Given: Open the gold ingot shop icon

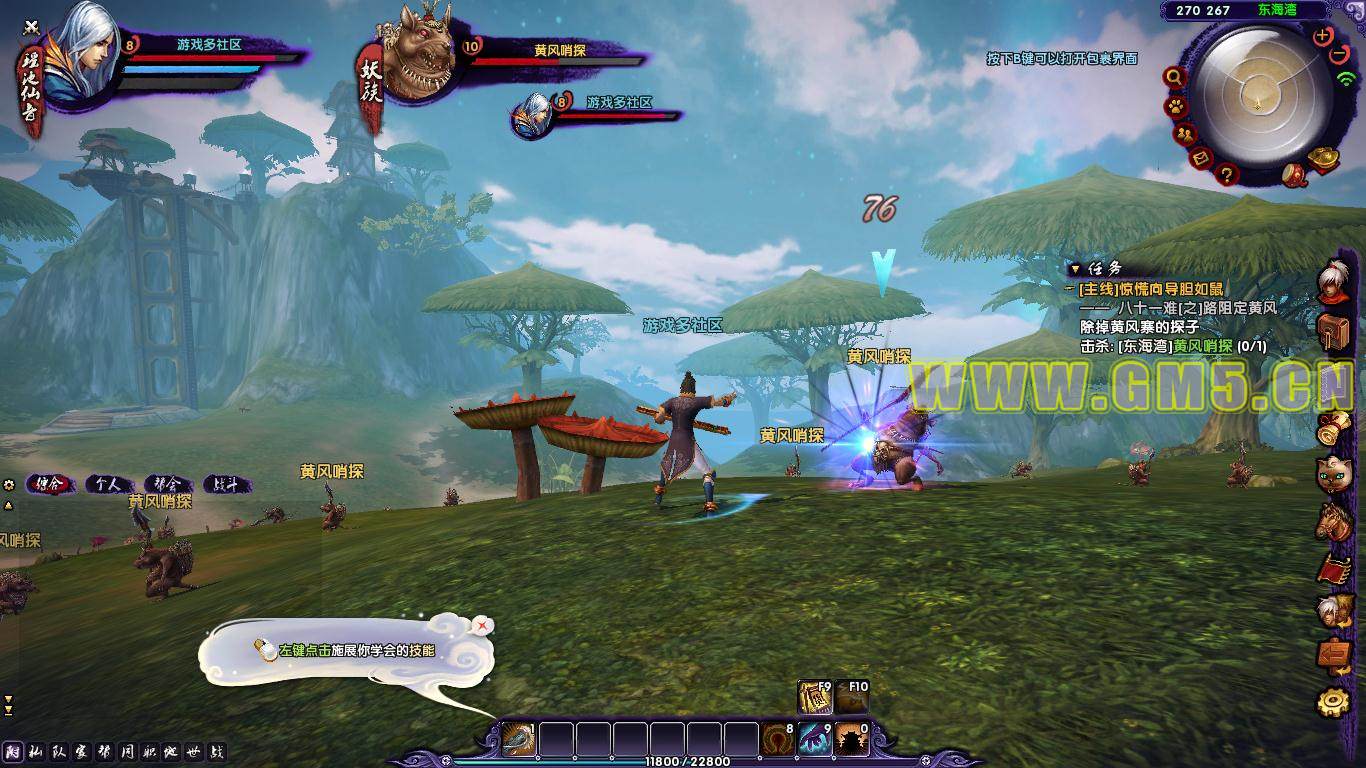Looking at the screenshot, I should (x=1325, y=158).
